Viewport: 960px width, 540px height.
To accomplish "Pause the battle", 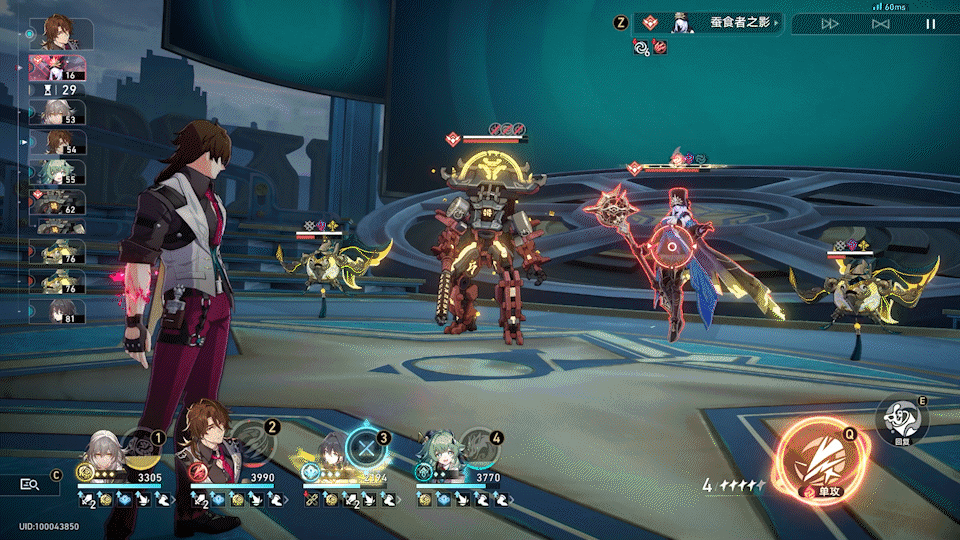I will click(930, 24).
